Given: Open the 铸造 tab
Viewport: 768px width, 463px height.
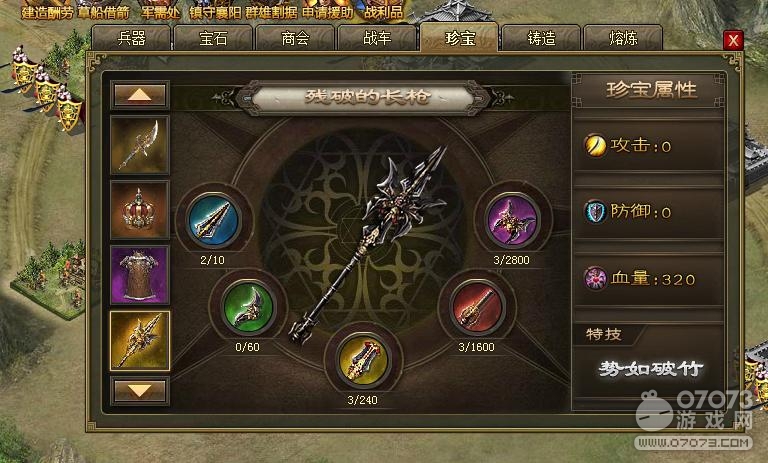Looking at the screenshot, I should click(540, 39).
